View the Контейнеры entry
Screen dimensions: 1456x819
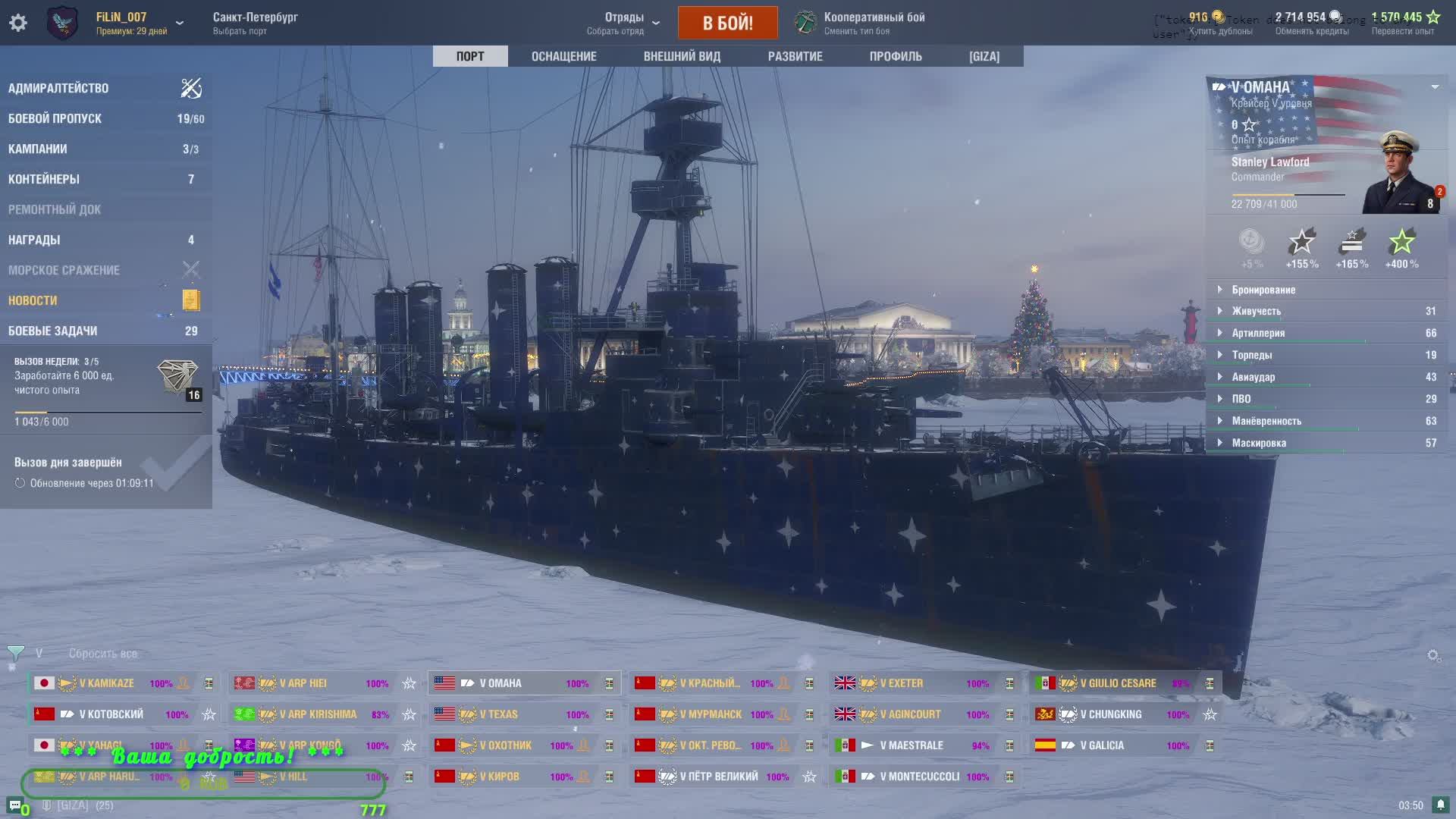click(44, 179)
